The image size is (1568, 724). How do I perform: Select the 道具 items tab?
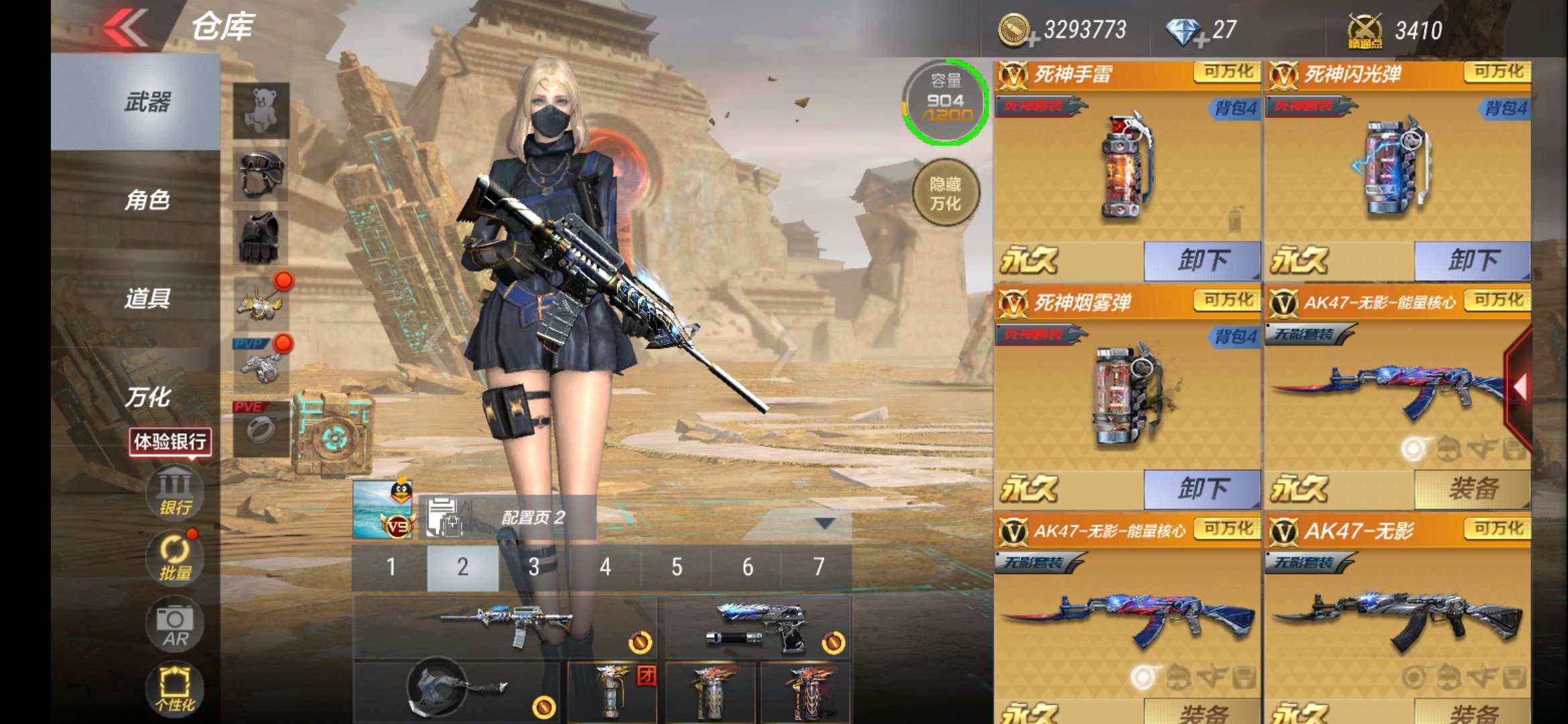[147, 298]
